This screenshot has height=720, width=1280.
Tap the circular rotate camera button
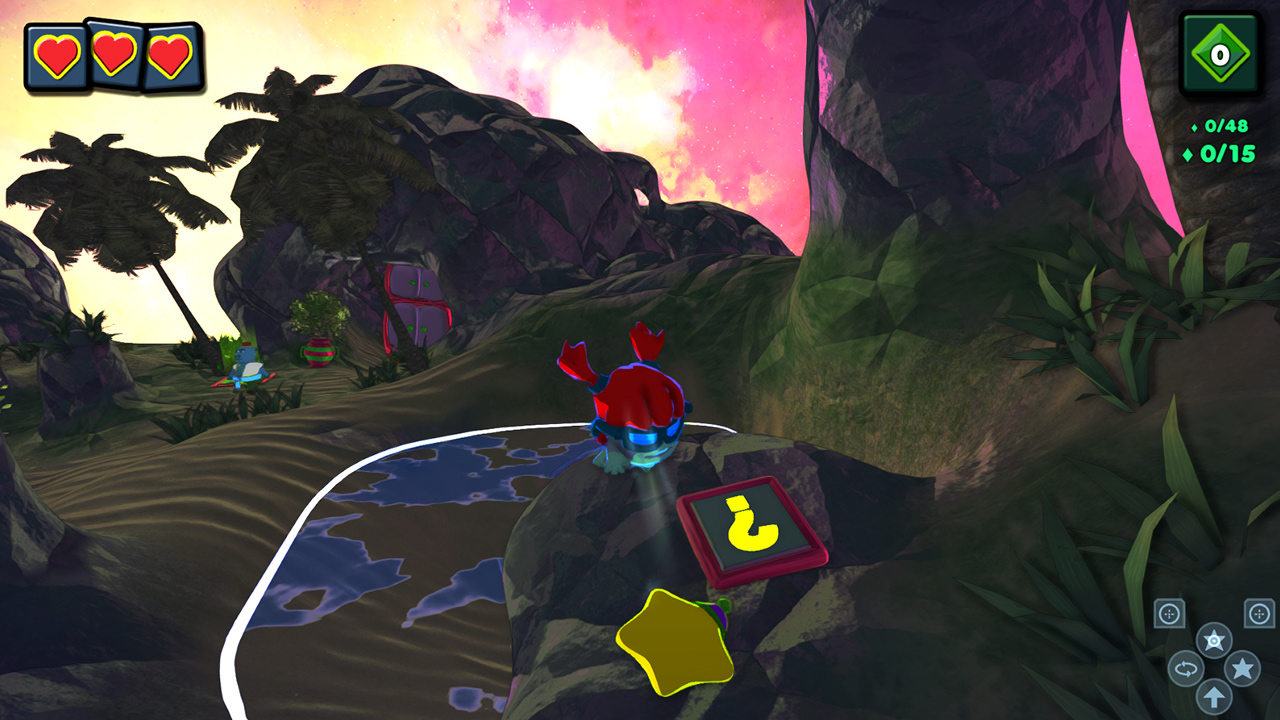click(x=1185, y=668)
